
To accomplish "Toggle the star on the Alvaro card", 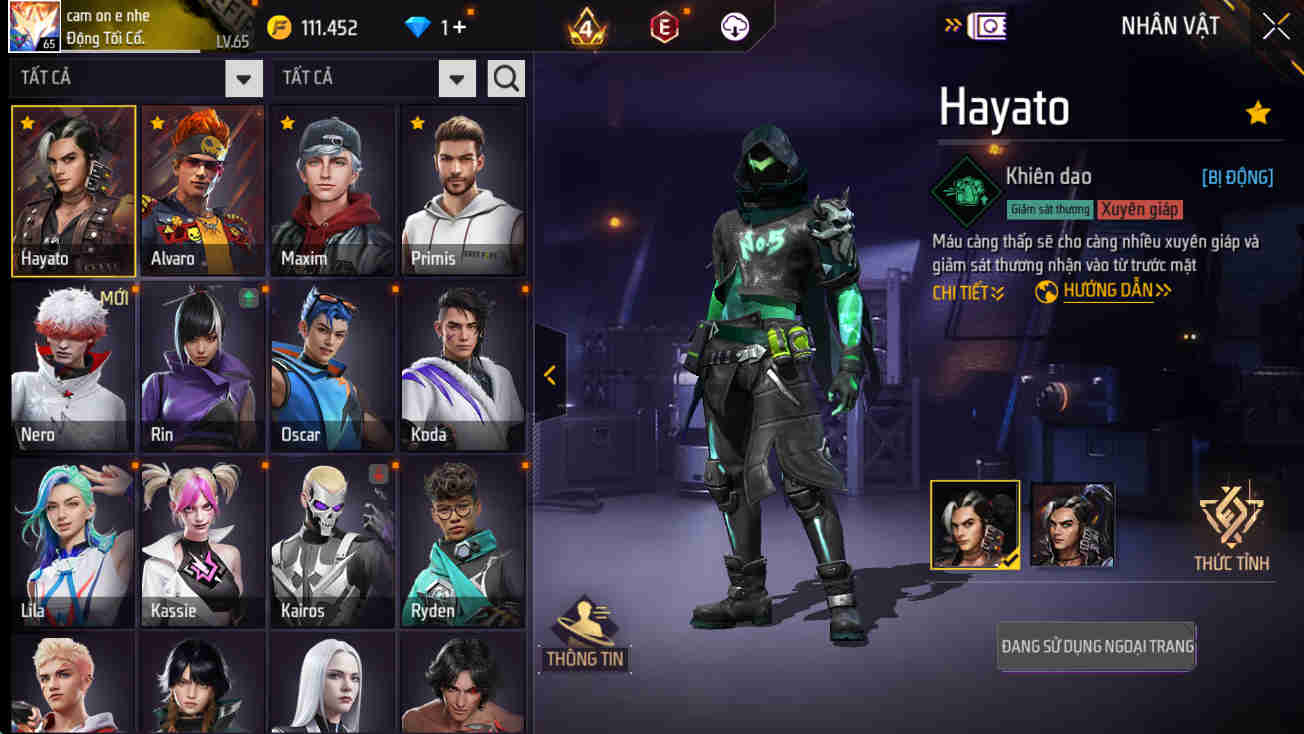I will pos(156,125).
